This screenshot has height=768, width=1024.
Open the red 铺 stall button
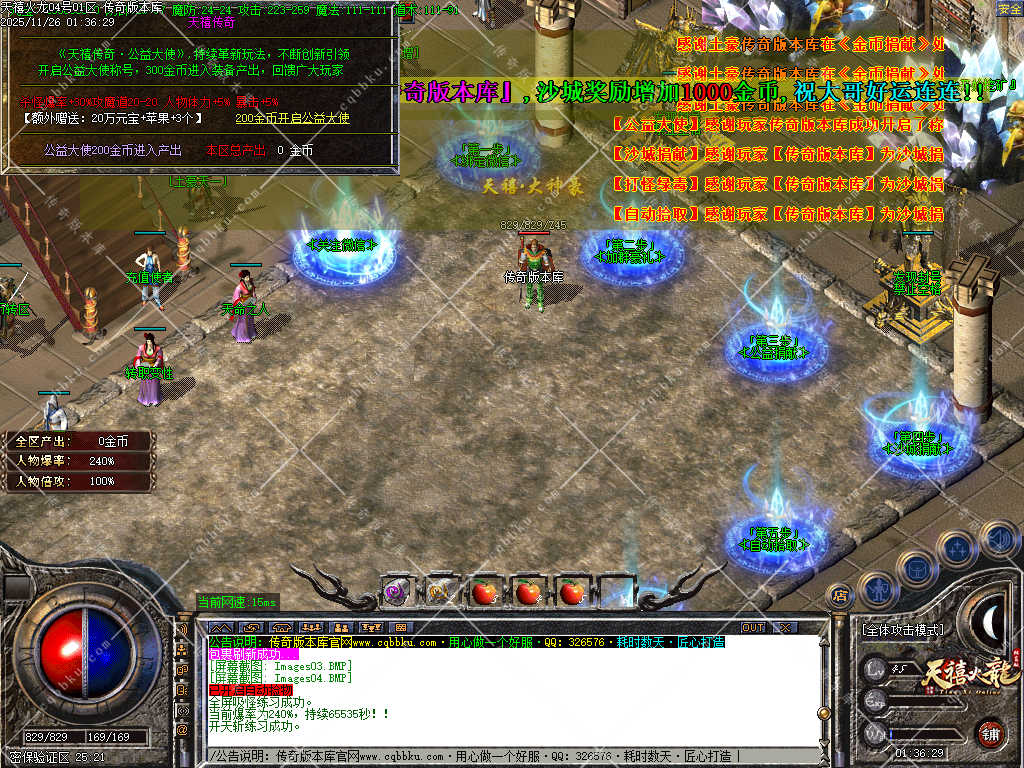[990, 734]
